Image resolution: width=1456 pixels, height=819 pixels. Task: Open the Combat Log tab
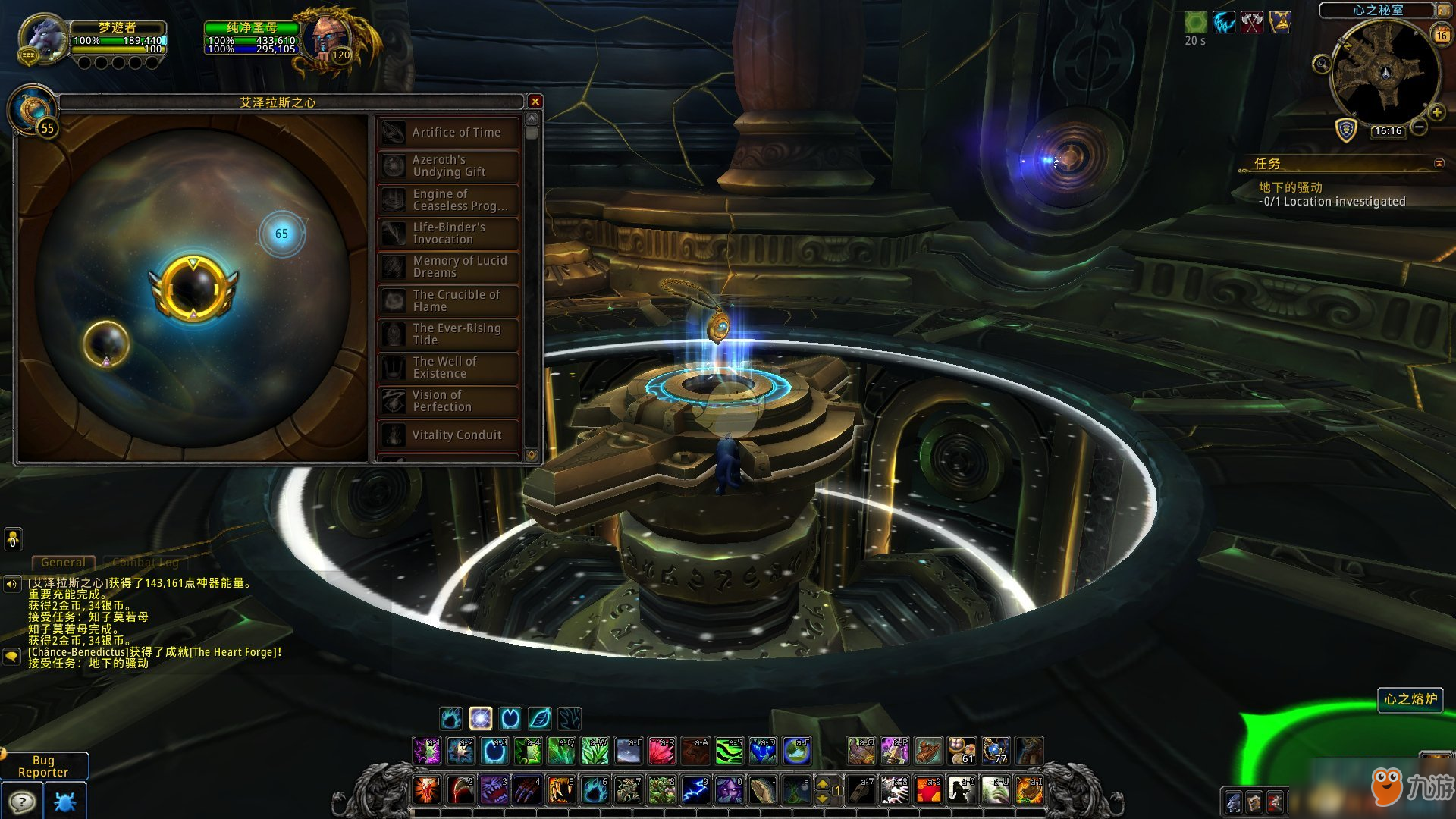(146, 563)
